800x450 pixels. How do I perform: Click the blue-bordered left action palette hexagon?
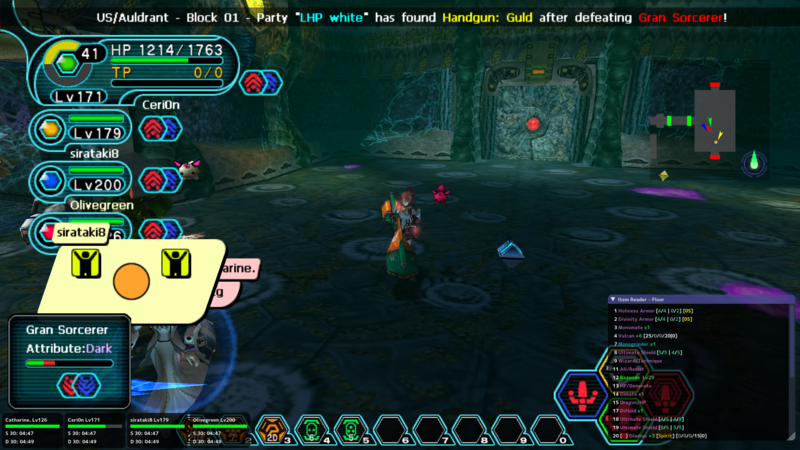(581, 393)
